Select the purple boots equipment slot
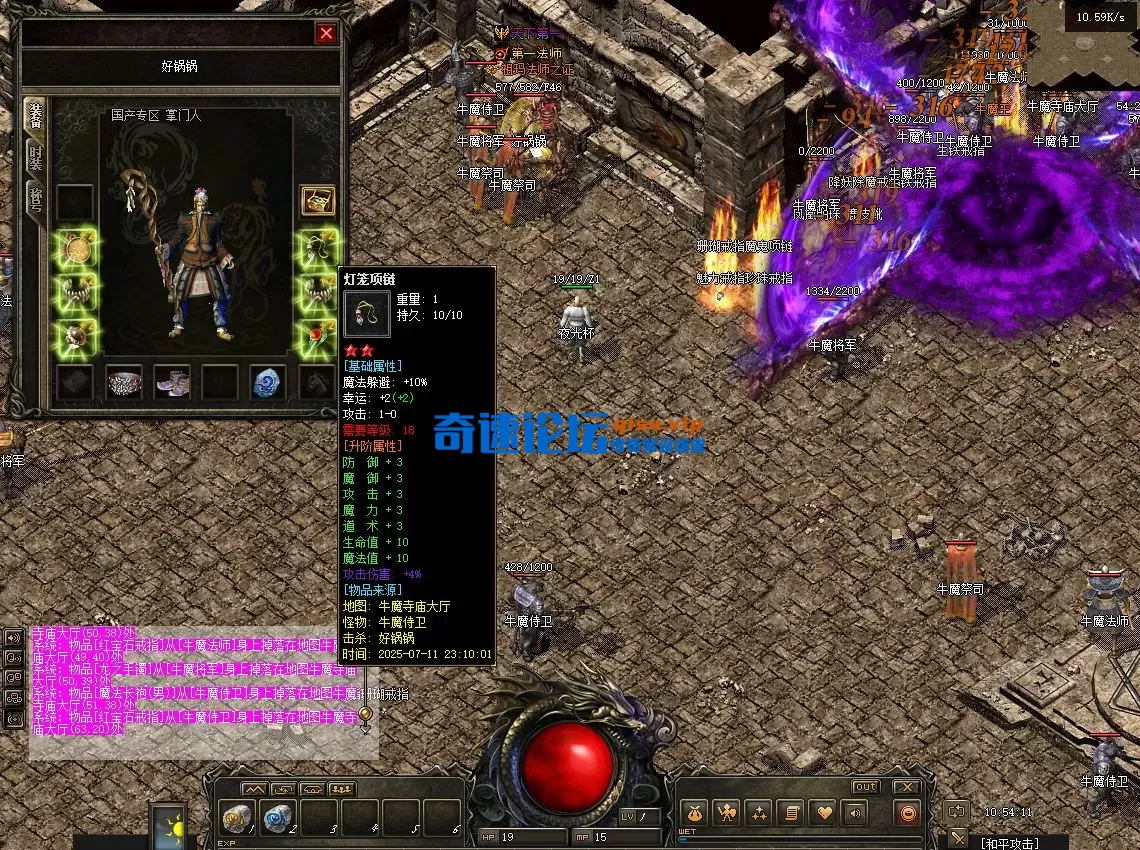1140x850 pixels. tap(172, 382)
